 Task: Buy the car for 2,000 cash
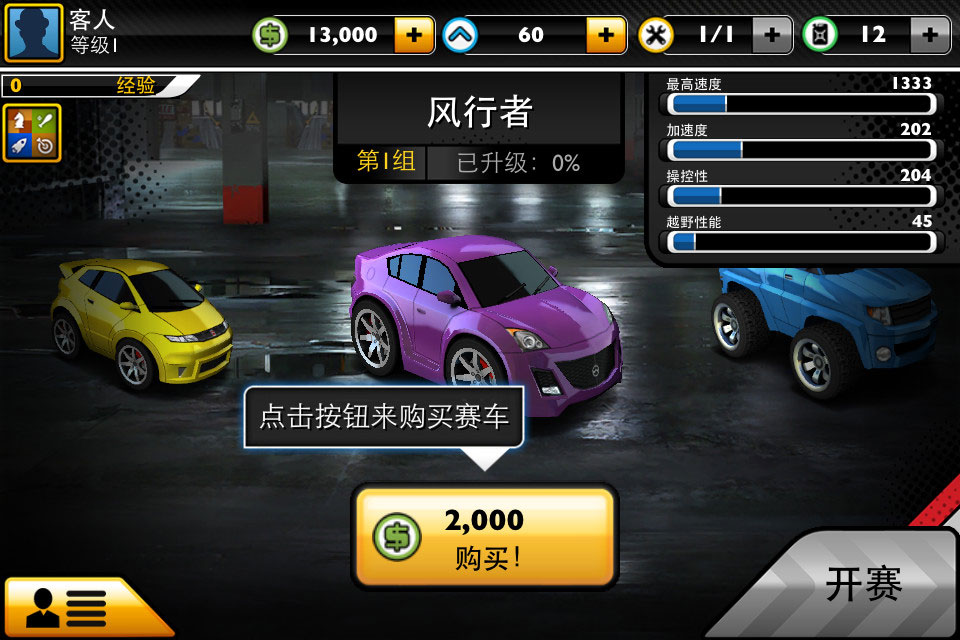(485, 536)
